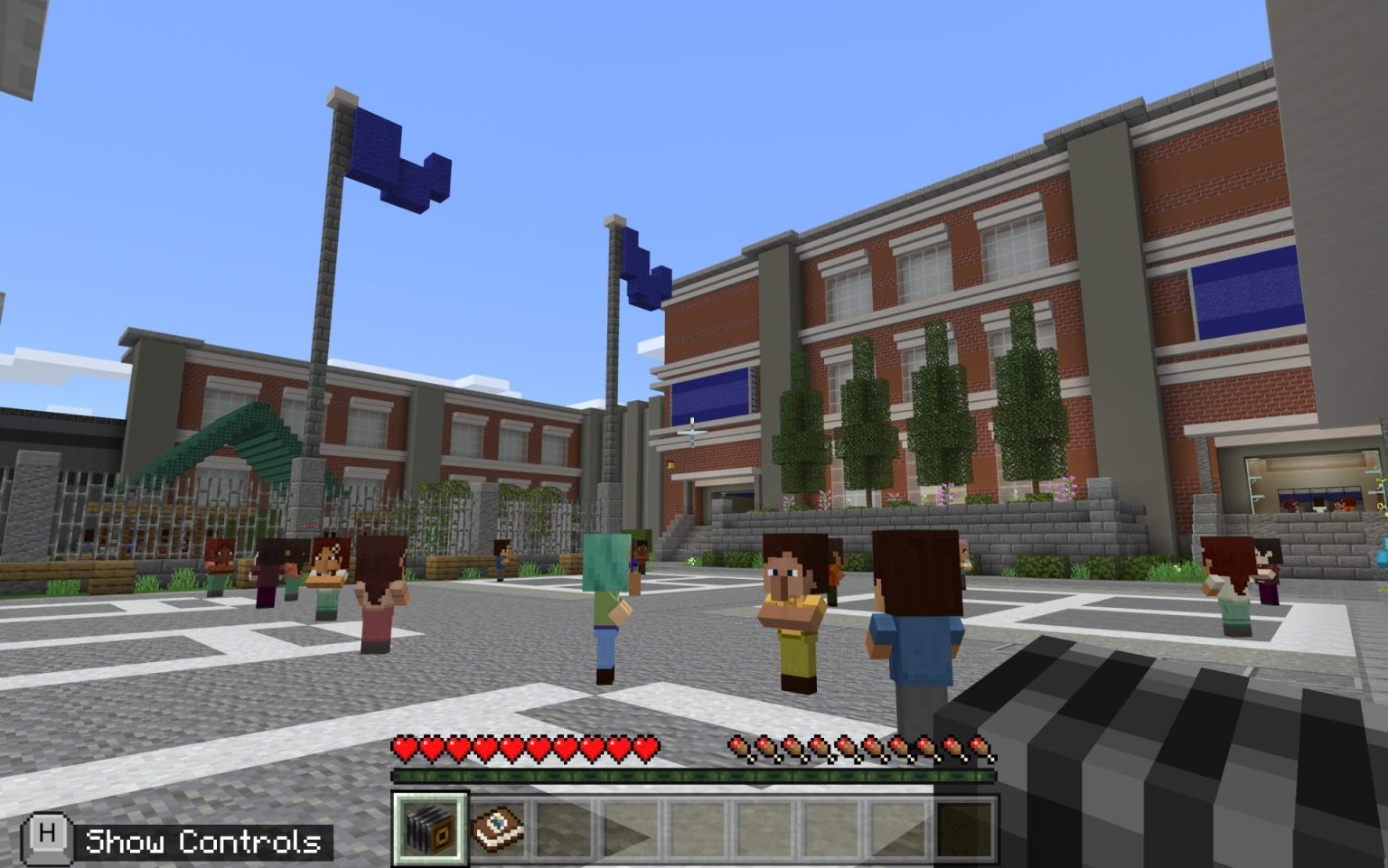Toggle the controls overlay with Show Controls

pyautogui.click(x=201, y=841)
